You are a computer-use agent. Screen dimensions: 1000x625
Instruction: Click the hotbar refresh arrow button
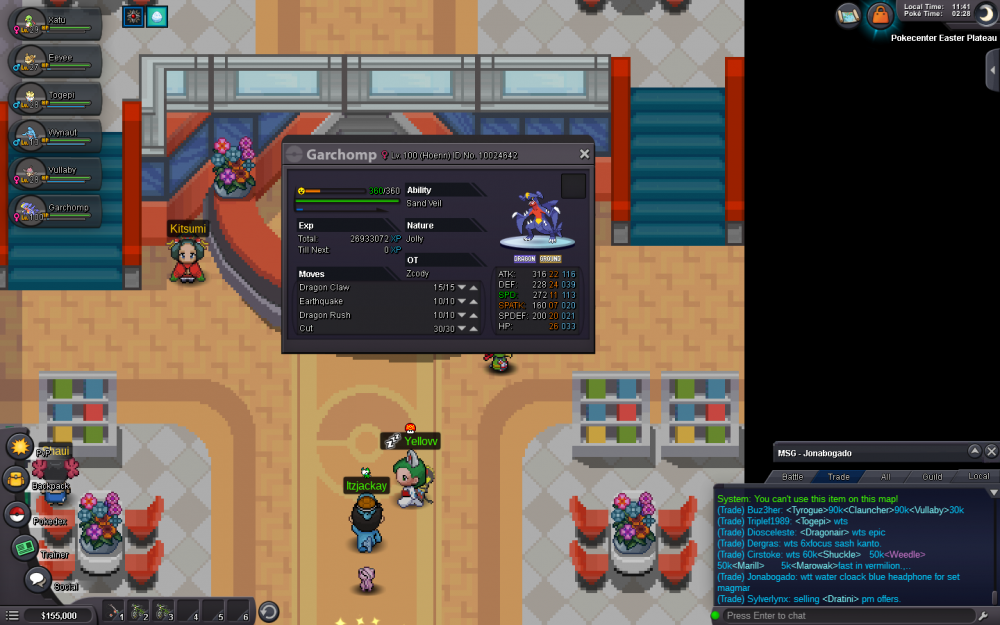[269, 612]
